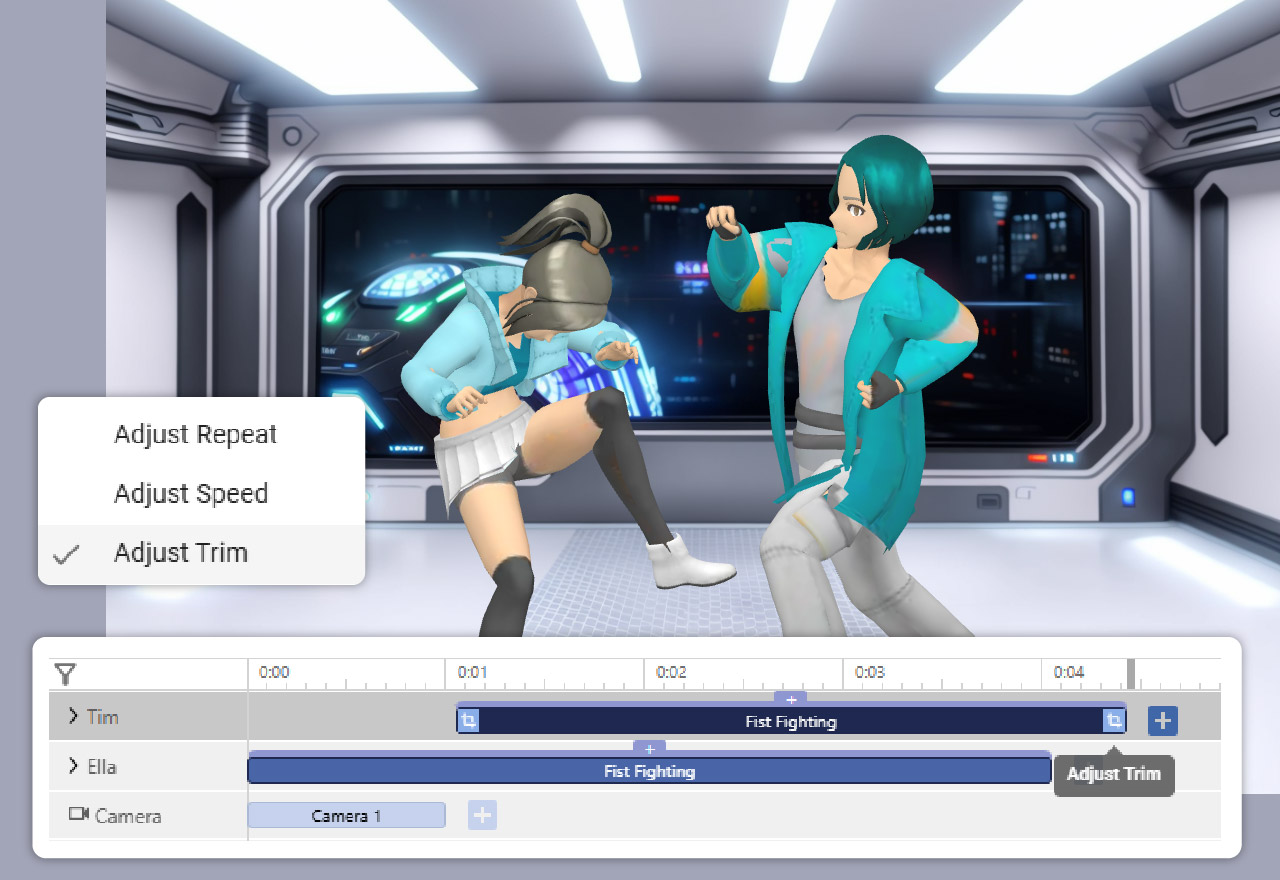Click the small plus above Ella's Fist Fighting clip
The image size is (1280, 880).
(649, 749)
